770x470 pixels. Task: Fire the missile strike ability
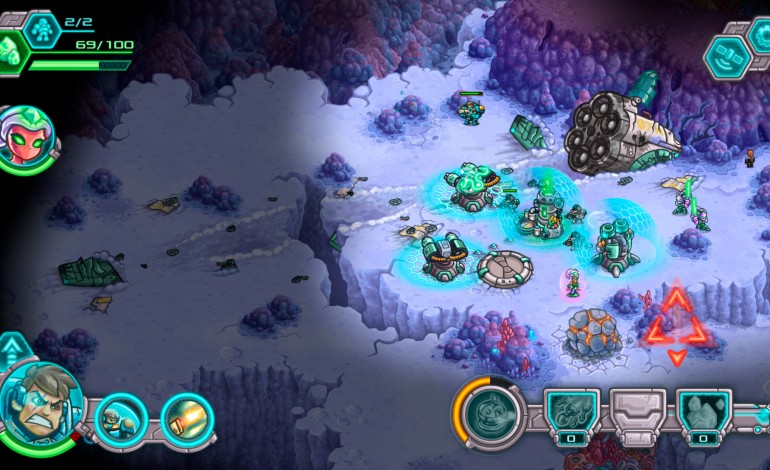tap(186, 417)
